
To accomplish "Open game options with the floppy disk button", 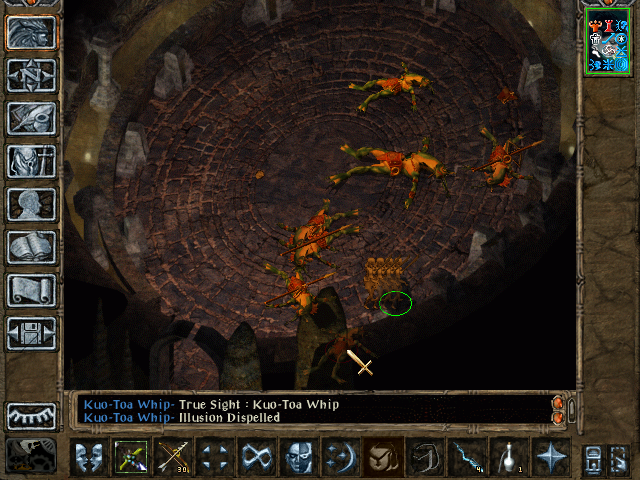I will click(x=32, y=333).
